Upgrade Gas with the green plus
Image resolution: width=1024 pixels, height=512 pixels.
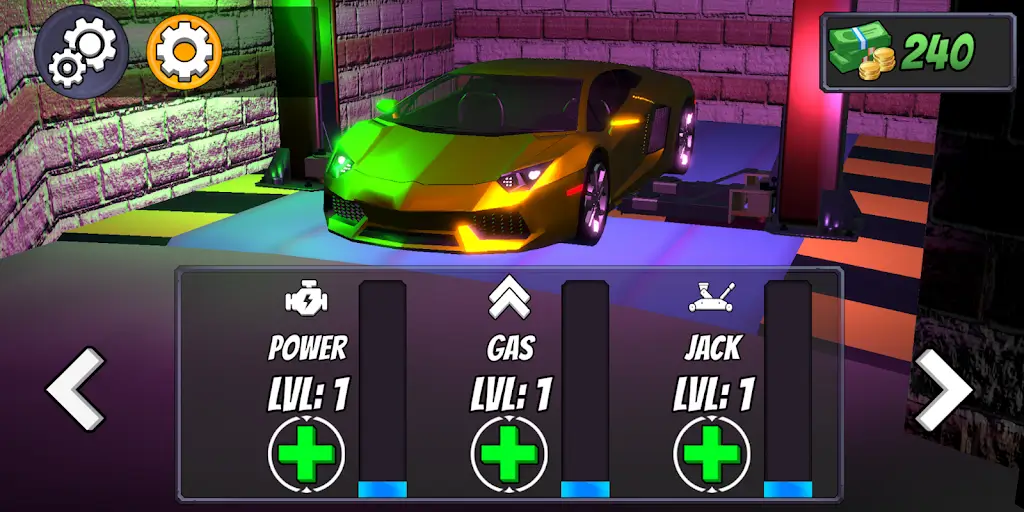pyautogui.click(x=510, y=455)
